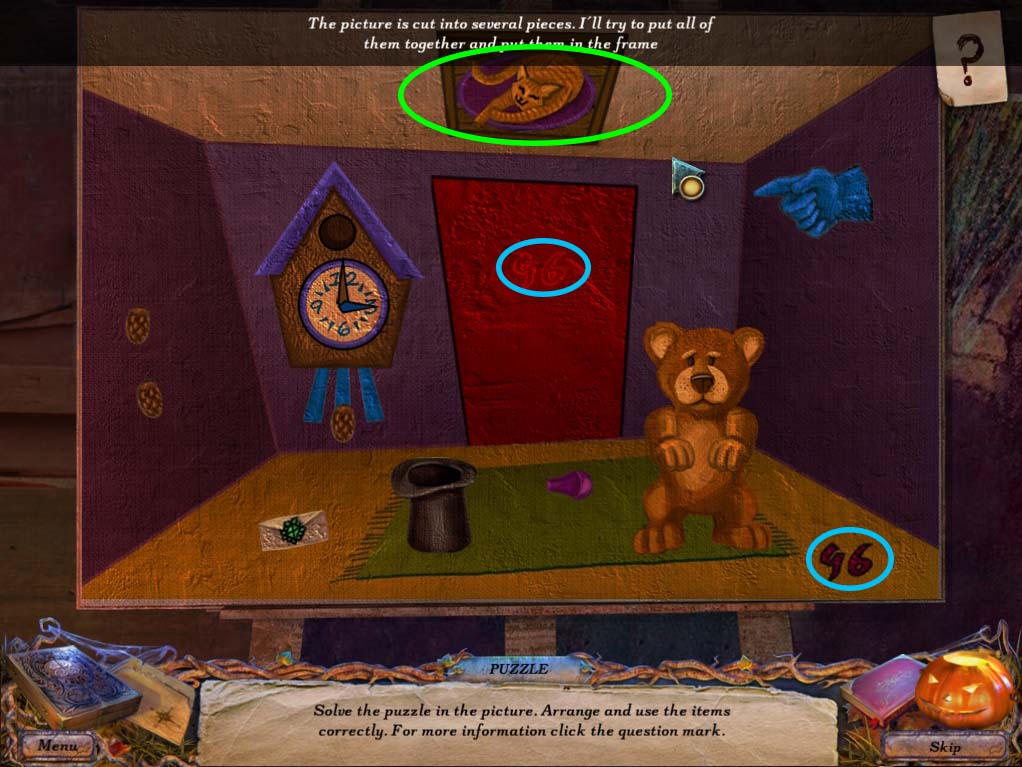Pick the black top hat
The image size is (1022, 767).
[x=433, y=504]
